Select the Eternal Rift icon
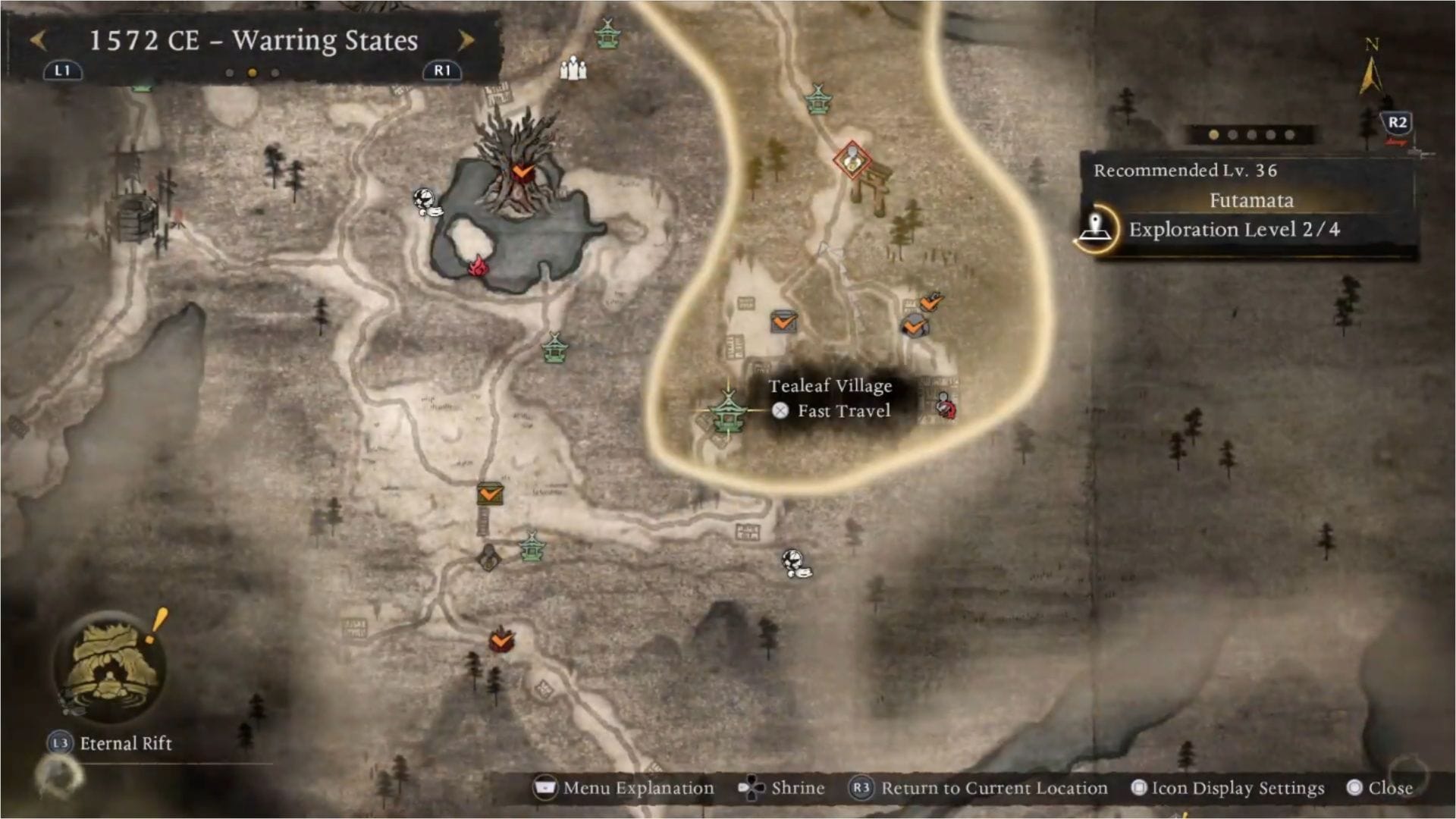 114,667
